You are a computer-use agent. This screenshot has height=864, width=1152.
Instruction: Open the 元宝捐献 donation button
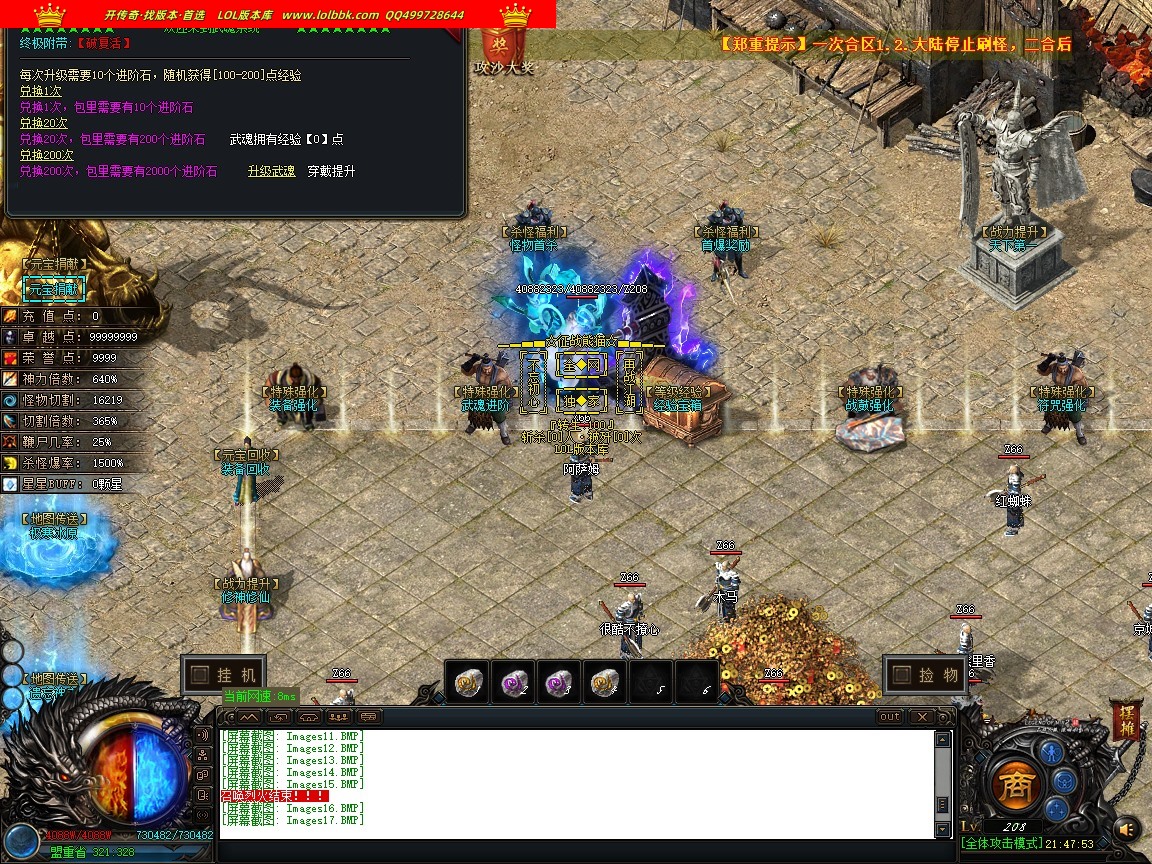(x=54, y=289)
